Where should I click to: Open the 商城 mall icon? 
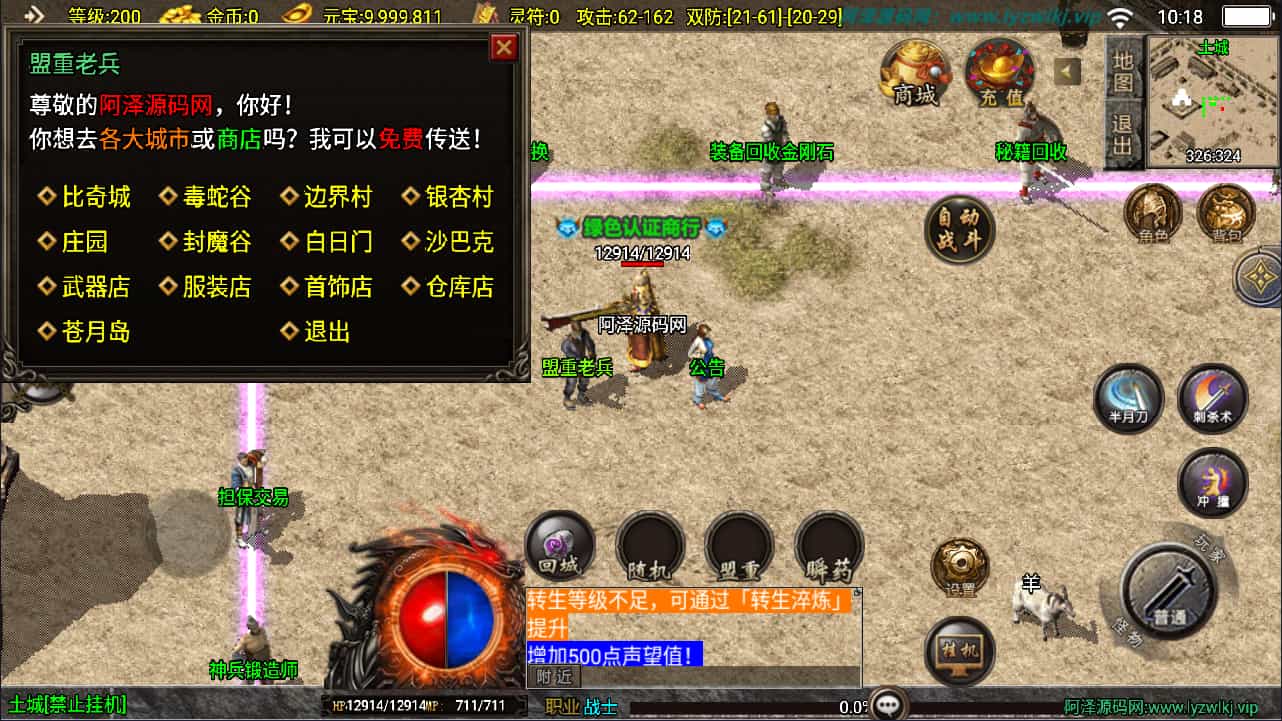coord(914,72)
